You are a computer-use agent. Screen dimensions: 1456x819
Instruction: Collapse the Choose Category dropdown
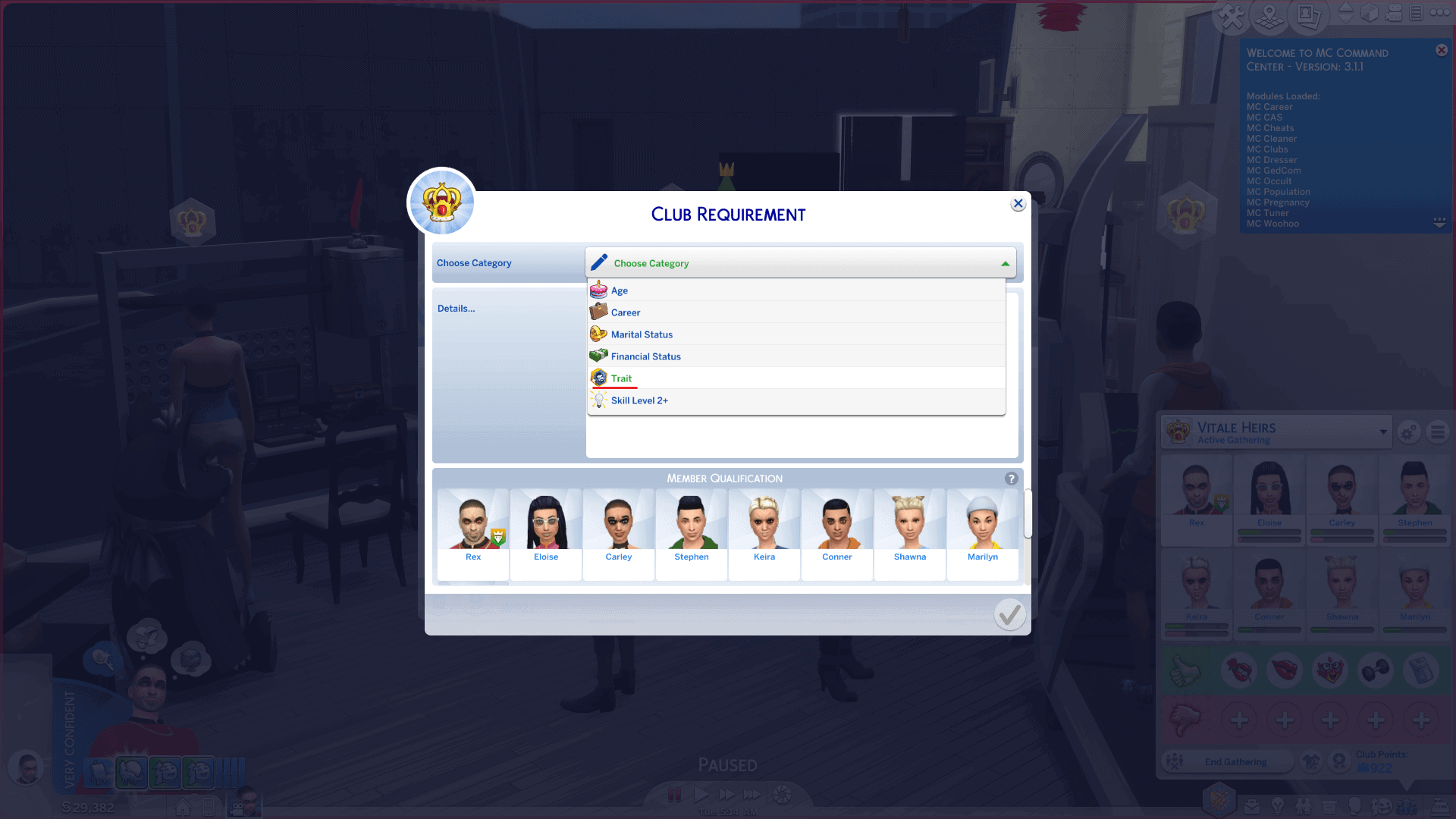pos(1005,264)
